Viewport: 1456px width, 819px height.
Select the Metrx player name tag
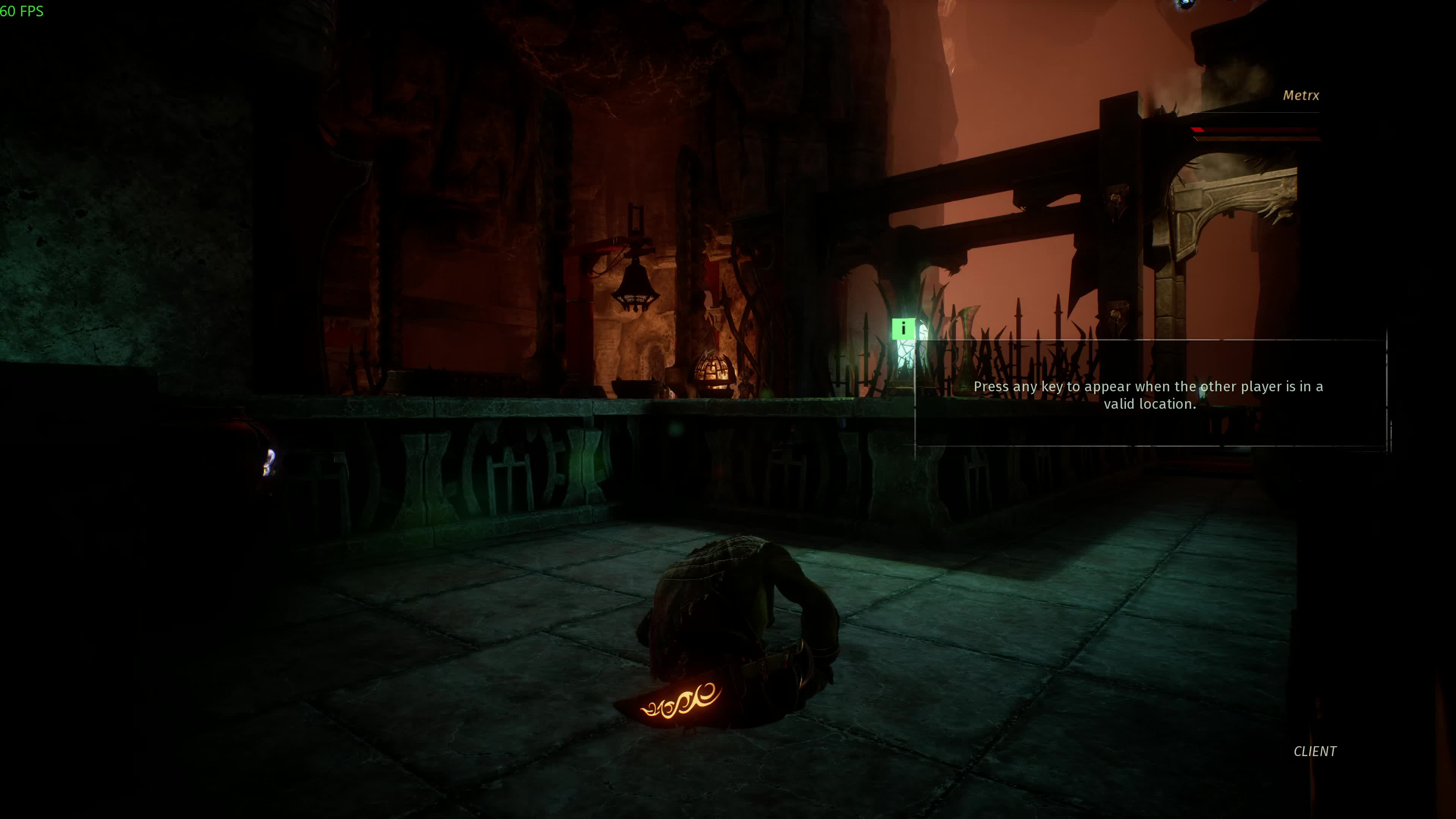click(x=1300, y=96)
